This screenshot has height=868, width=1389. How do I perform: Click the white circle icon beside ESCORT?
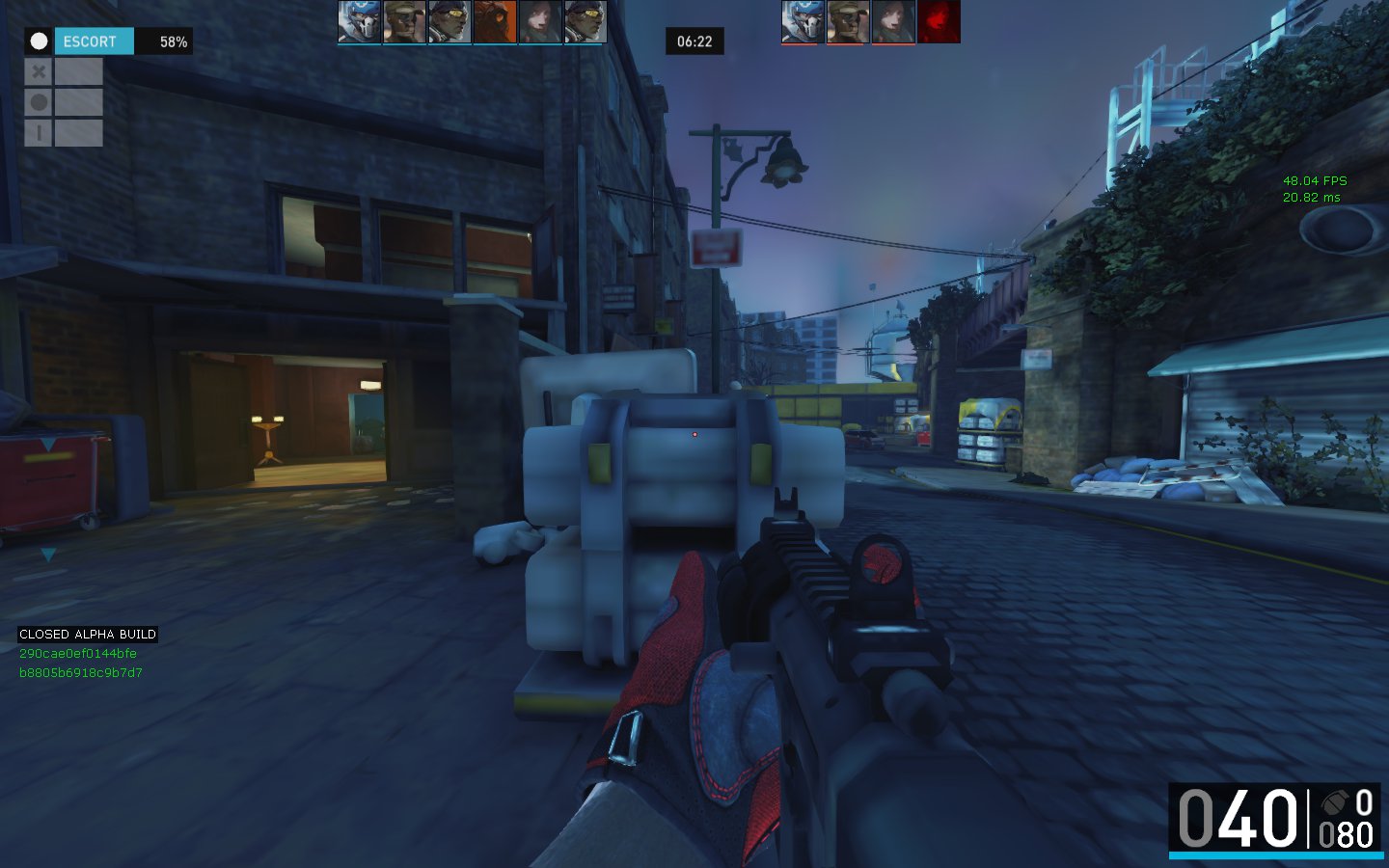(39, 41)
